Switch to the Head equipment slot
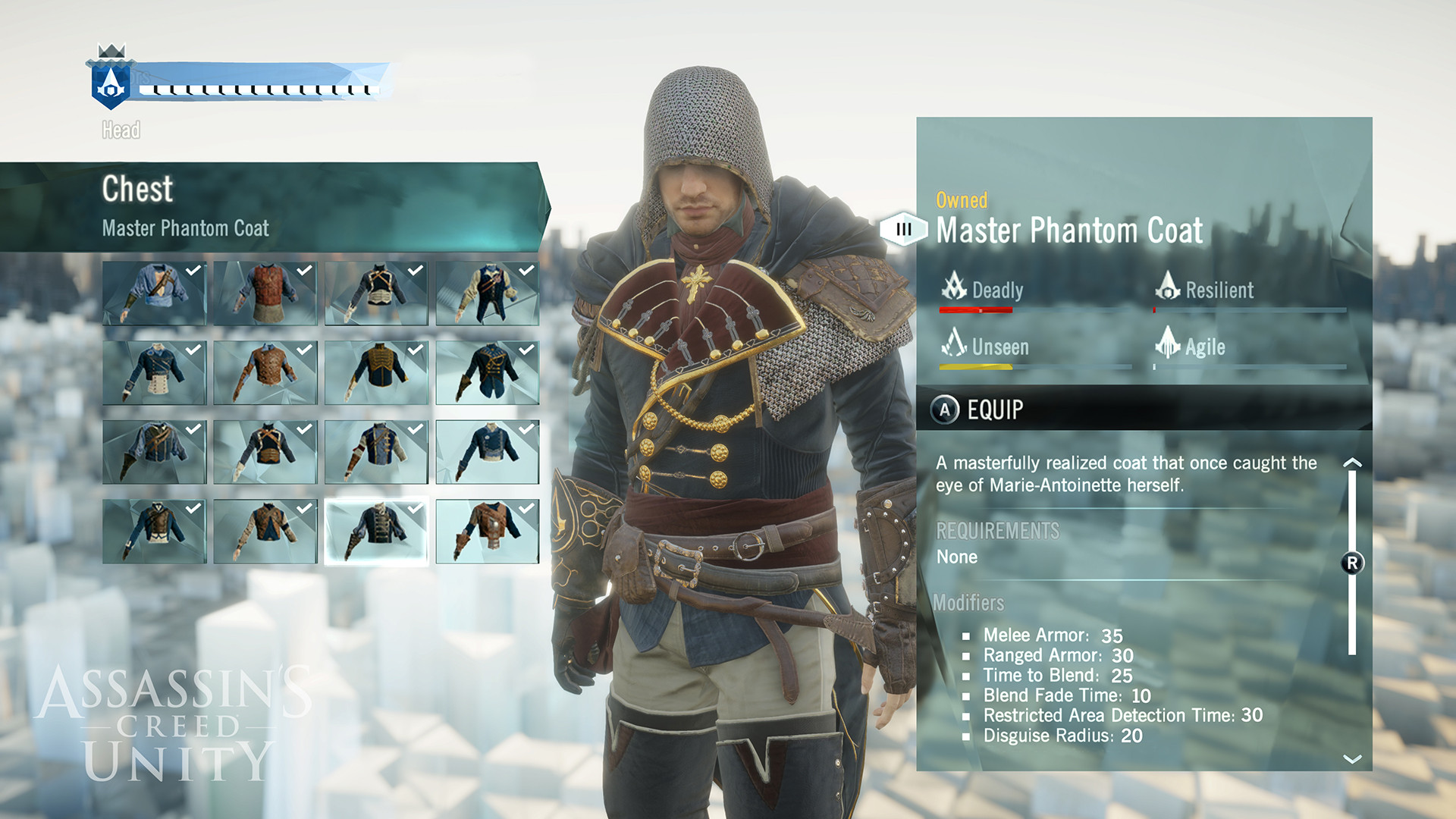The image size is (1456, 819). pyautogui.click(x=121, y=130)
